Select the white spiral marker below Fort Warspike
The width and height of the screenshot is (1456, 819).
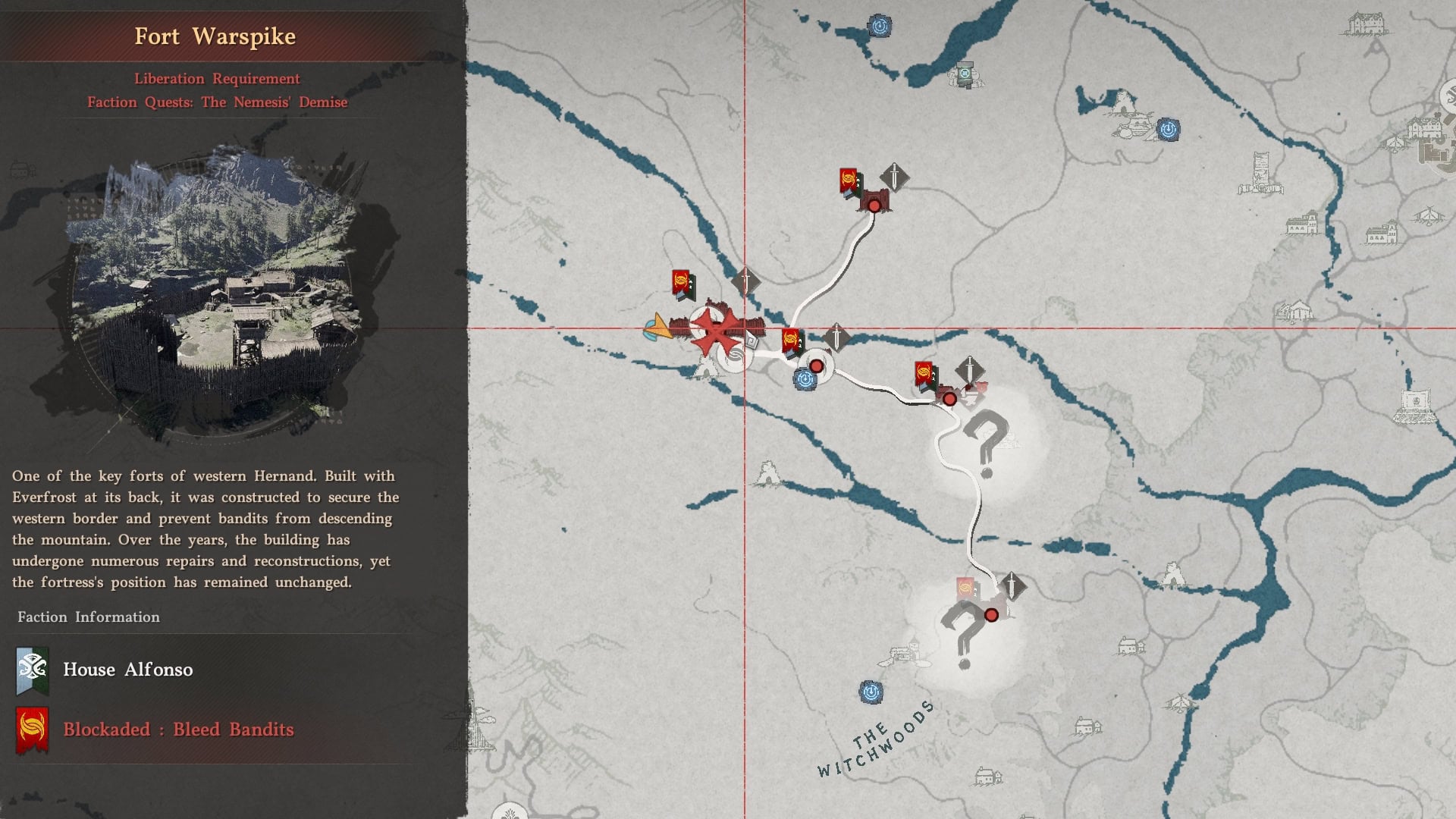tap(734, 357)
